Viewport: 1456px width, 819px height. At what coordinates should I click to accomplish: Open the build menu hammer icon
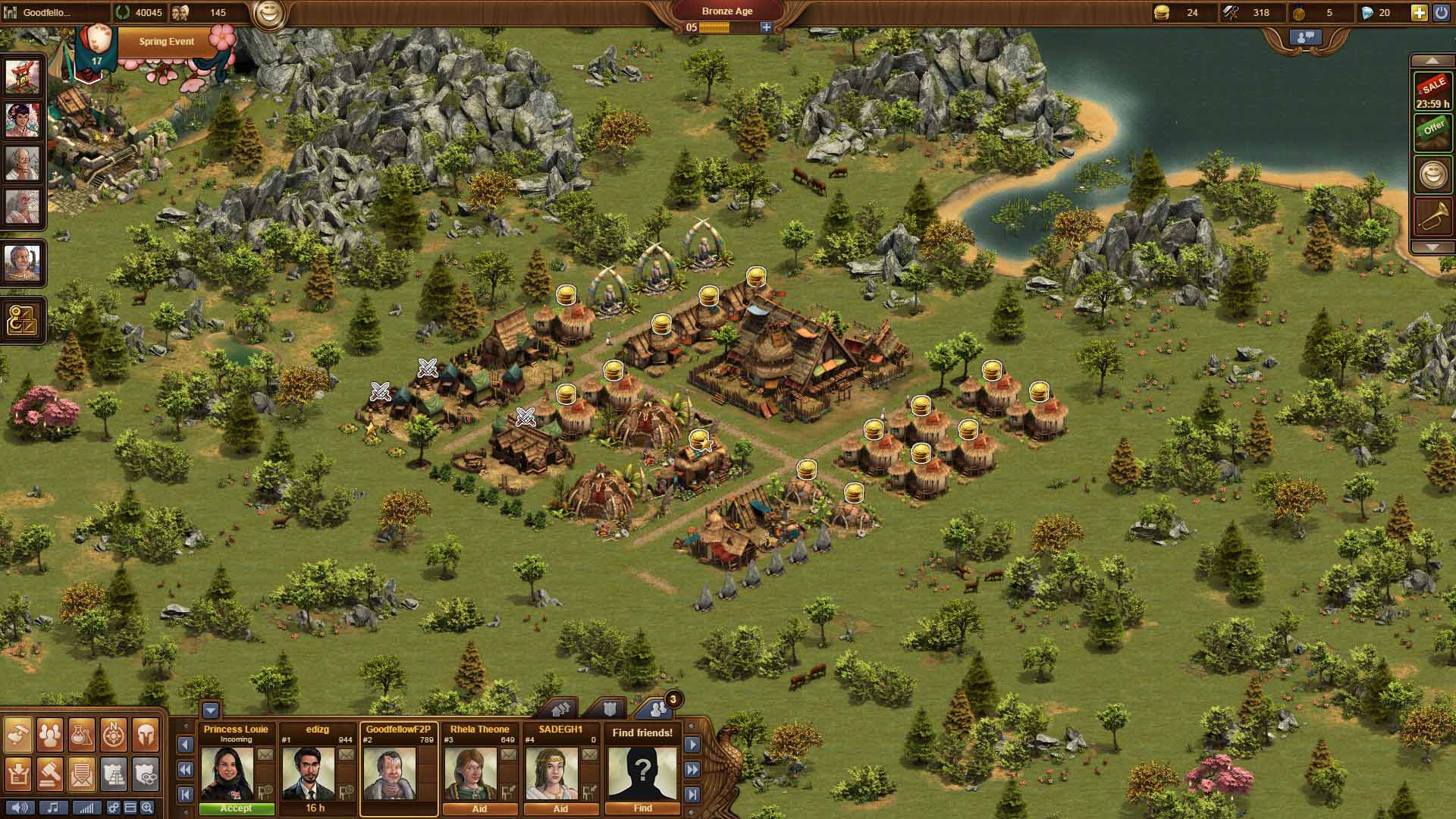pos(18,733)
